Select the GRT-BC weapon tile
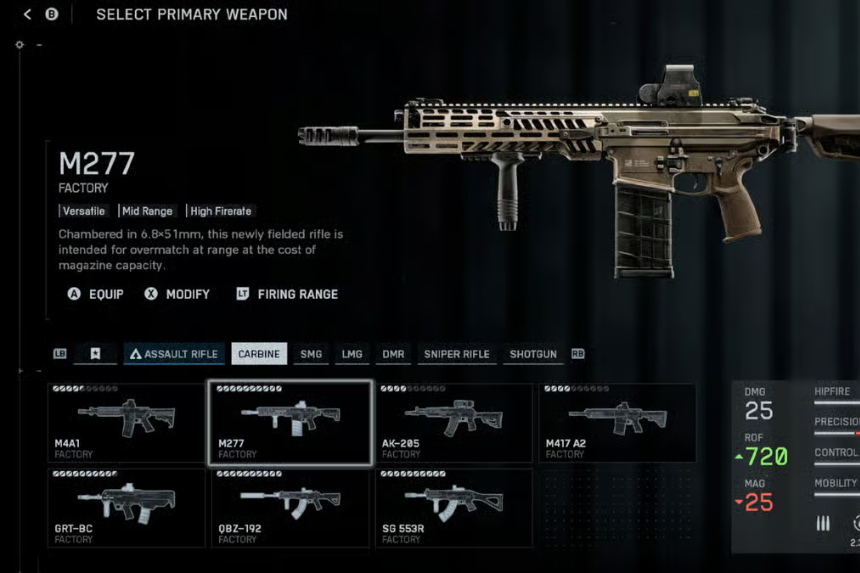 [x=126, y=507]
